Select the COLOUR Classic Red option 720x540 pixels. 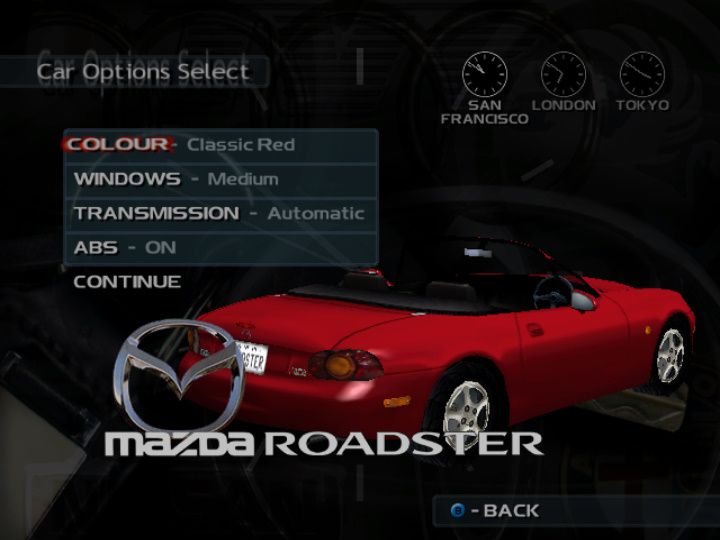pyautogui.click(x=220, y=145)
